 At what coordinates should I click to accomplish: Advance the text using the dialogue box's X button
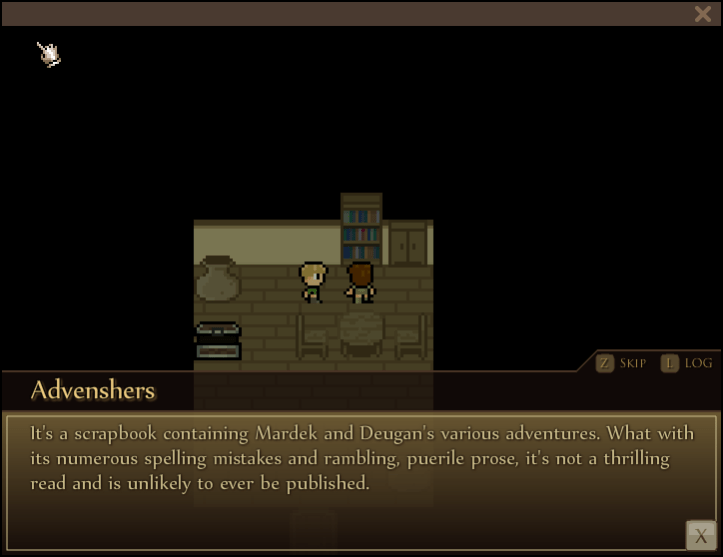click(x=701, y=535)
